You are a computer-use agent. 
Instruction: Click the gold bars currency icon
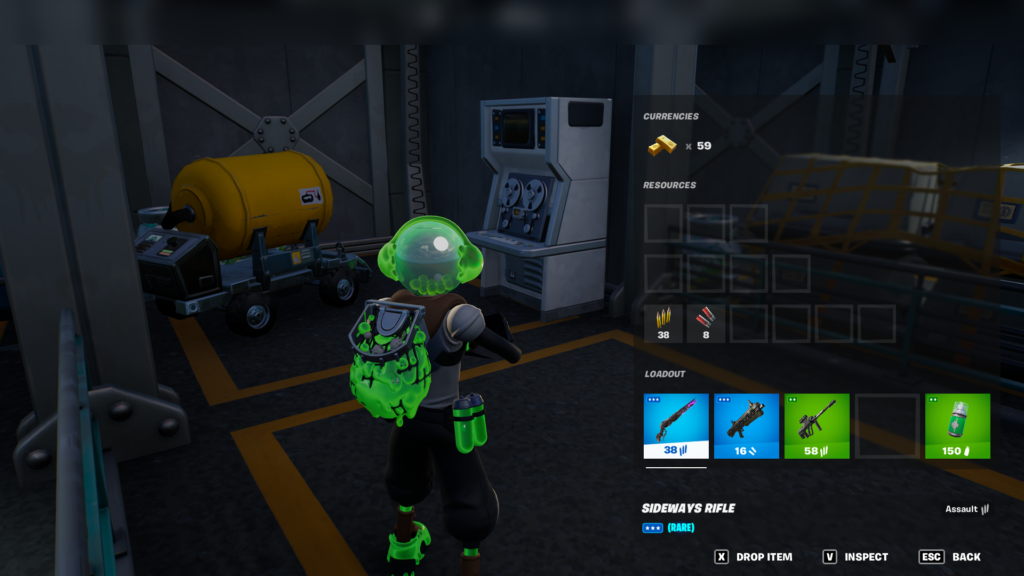tap(661, 146)
